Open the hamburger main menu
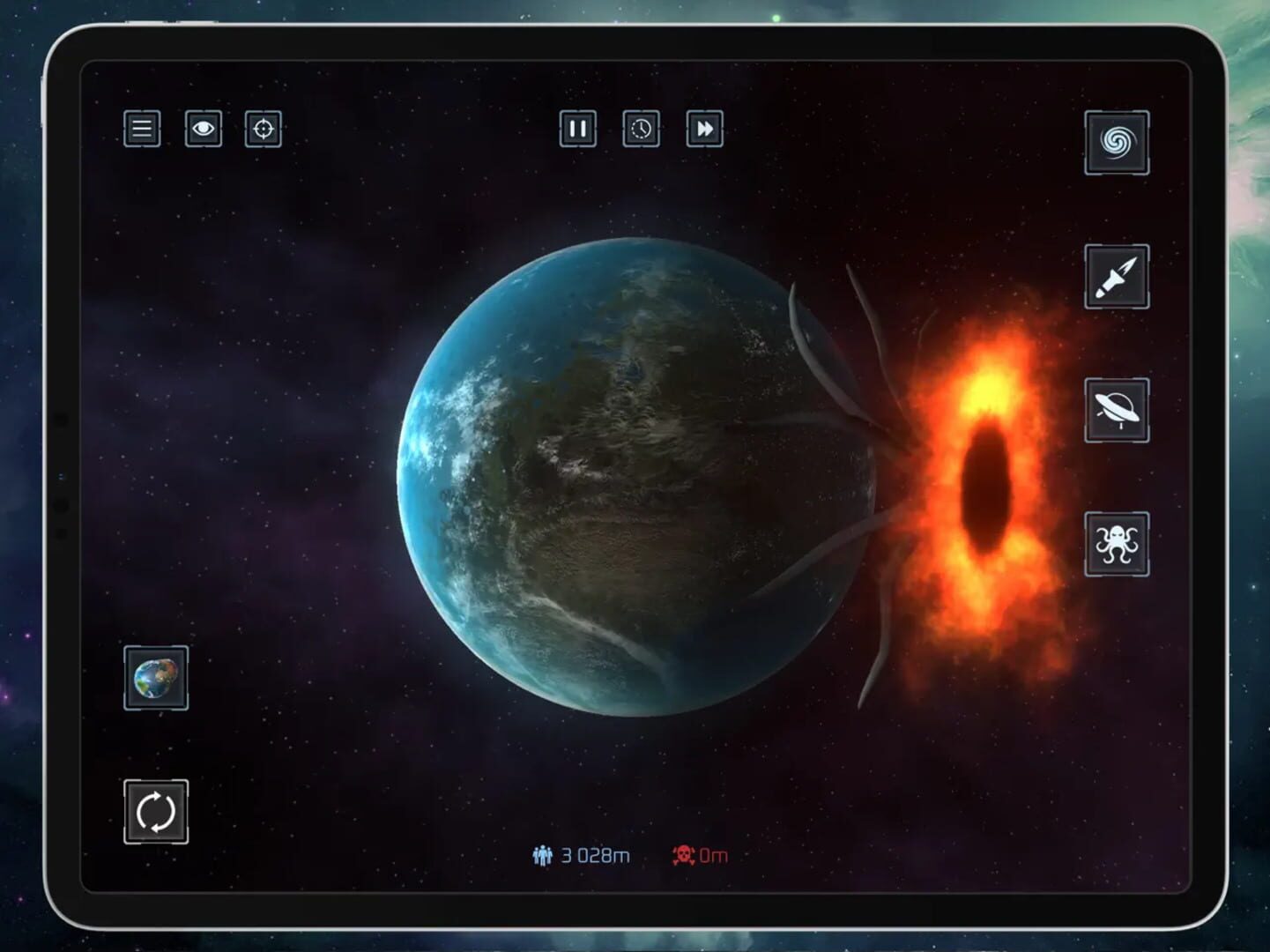This screenshot has height=952, width=1270. (143, 130)
